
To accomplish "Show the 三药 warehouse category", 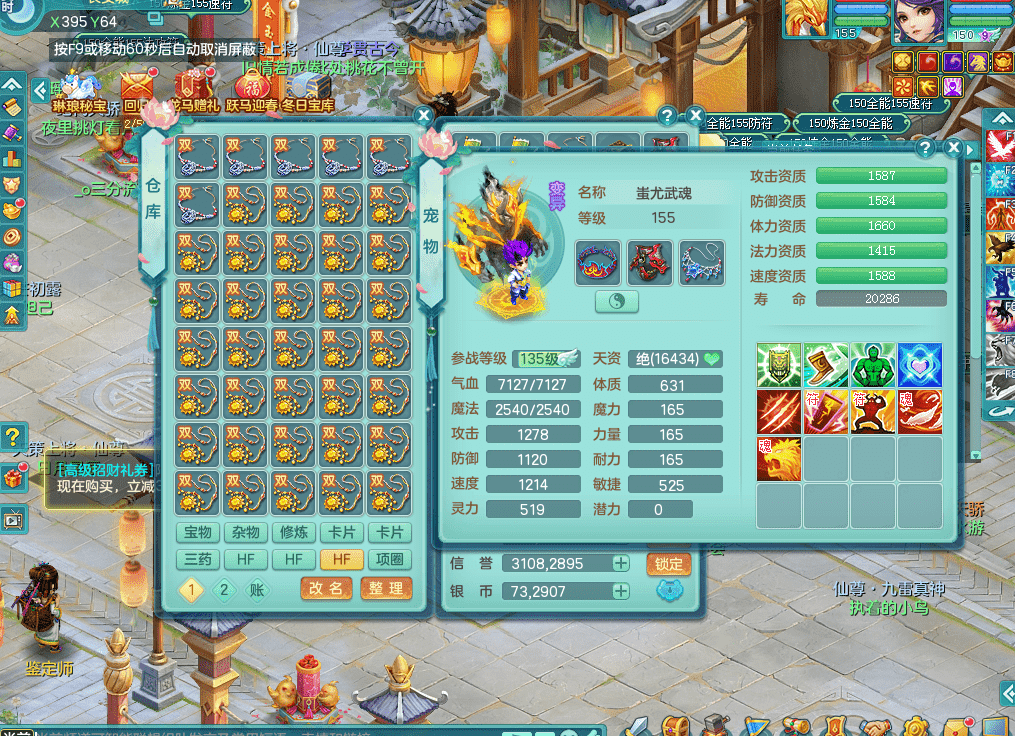I will click(x=198, y=560).
